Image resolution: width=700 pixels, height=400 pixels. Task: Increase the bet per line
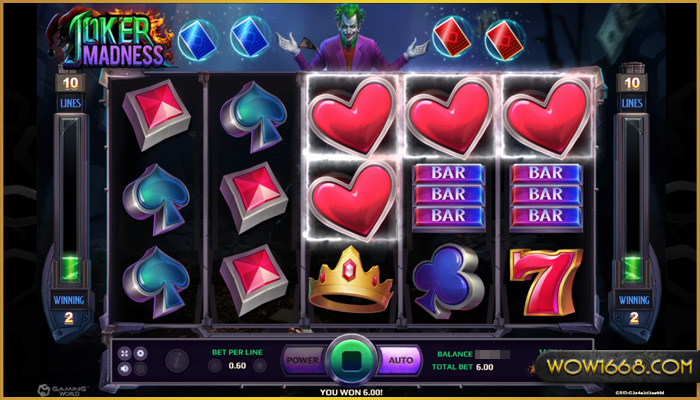tap(262, 366)
